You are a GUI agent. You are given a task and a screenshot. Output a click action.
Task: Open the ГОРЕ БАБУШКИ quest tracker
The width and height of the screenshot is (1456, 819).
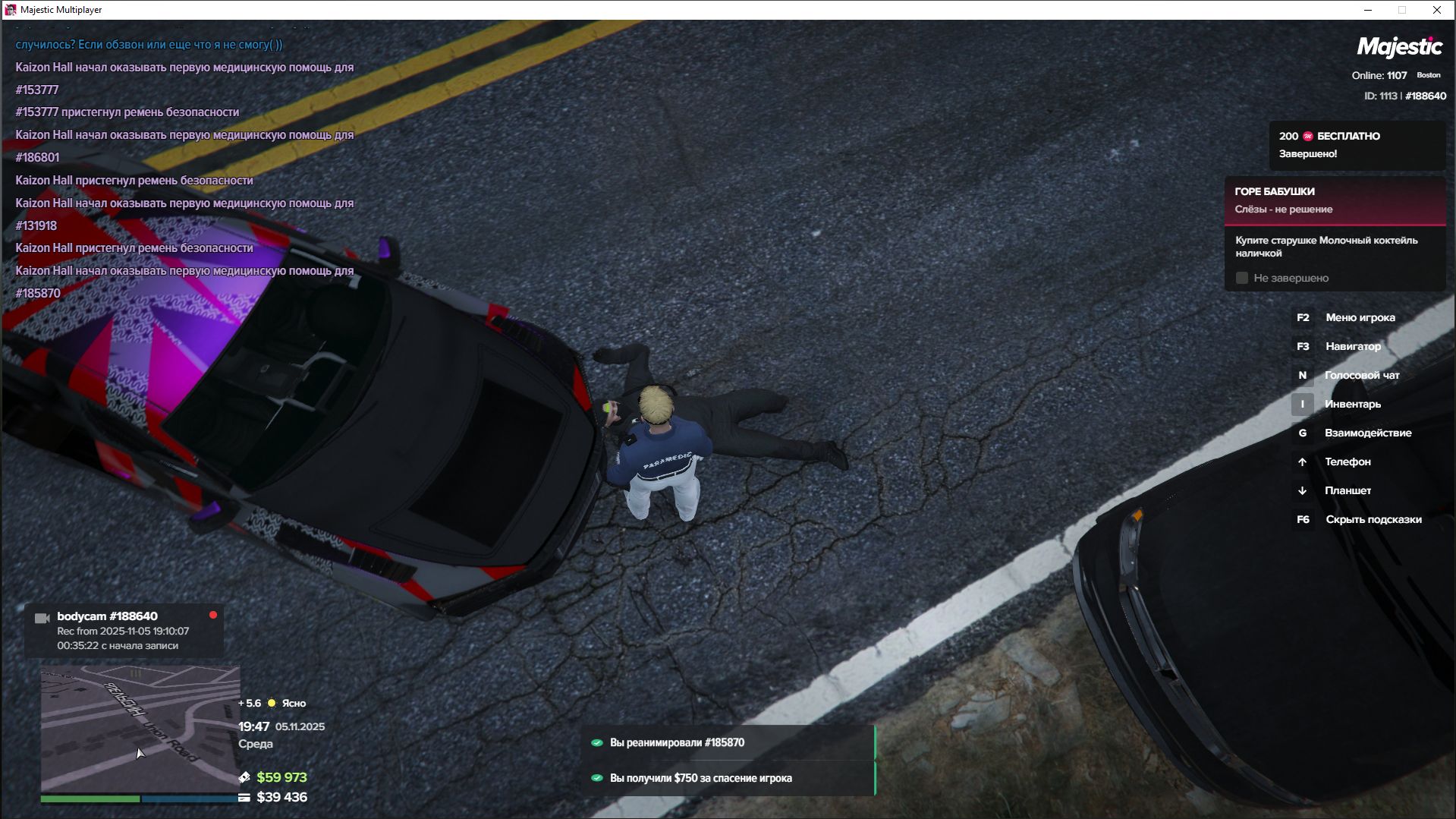1334,200
